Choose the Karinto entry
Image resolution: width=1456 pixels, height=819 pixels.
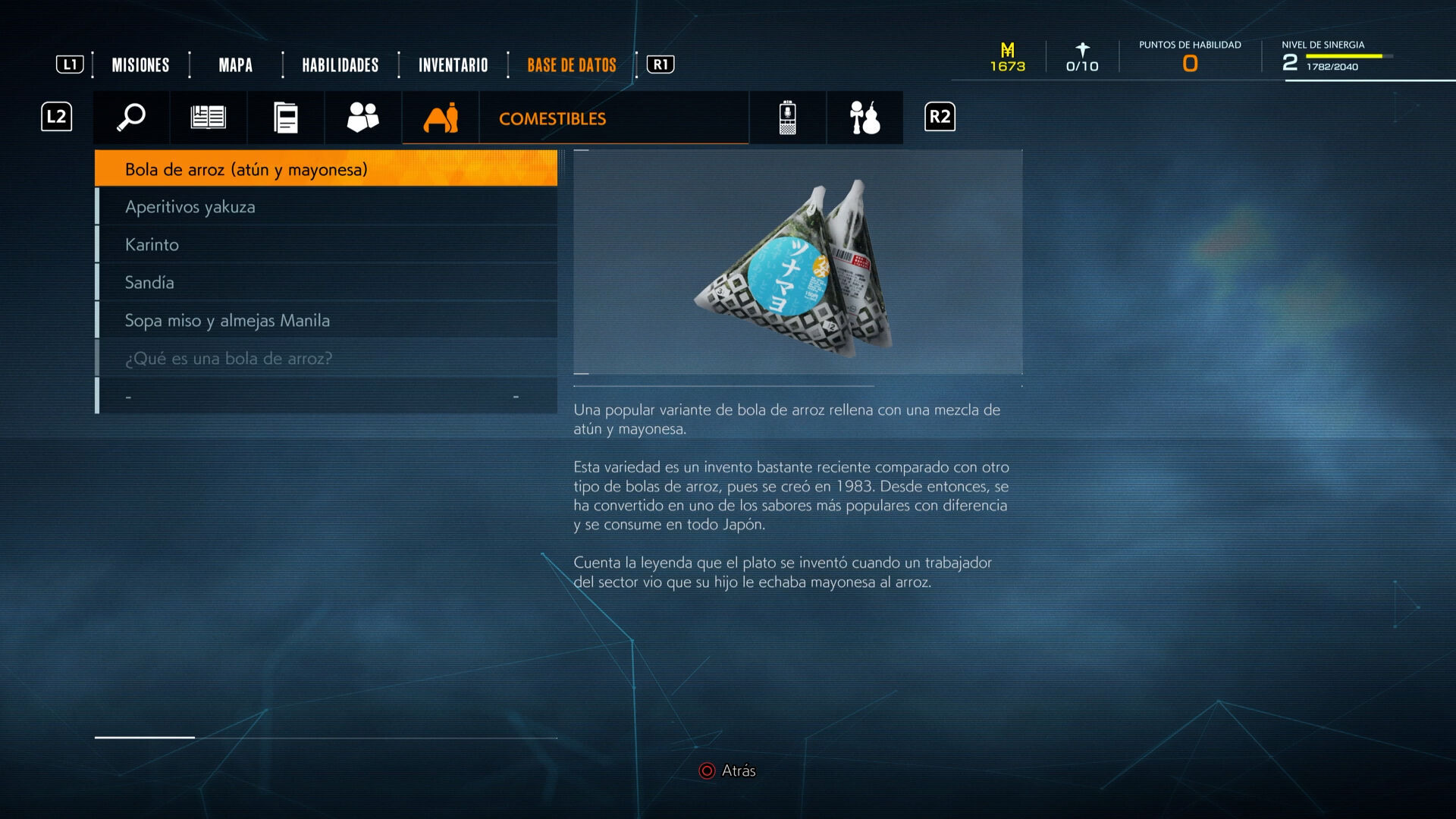(326, 245)
